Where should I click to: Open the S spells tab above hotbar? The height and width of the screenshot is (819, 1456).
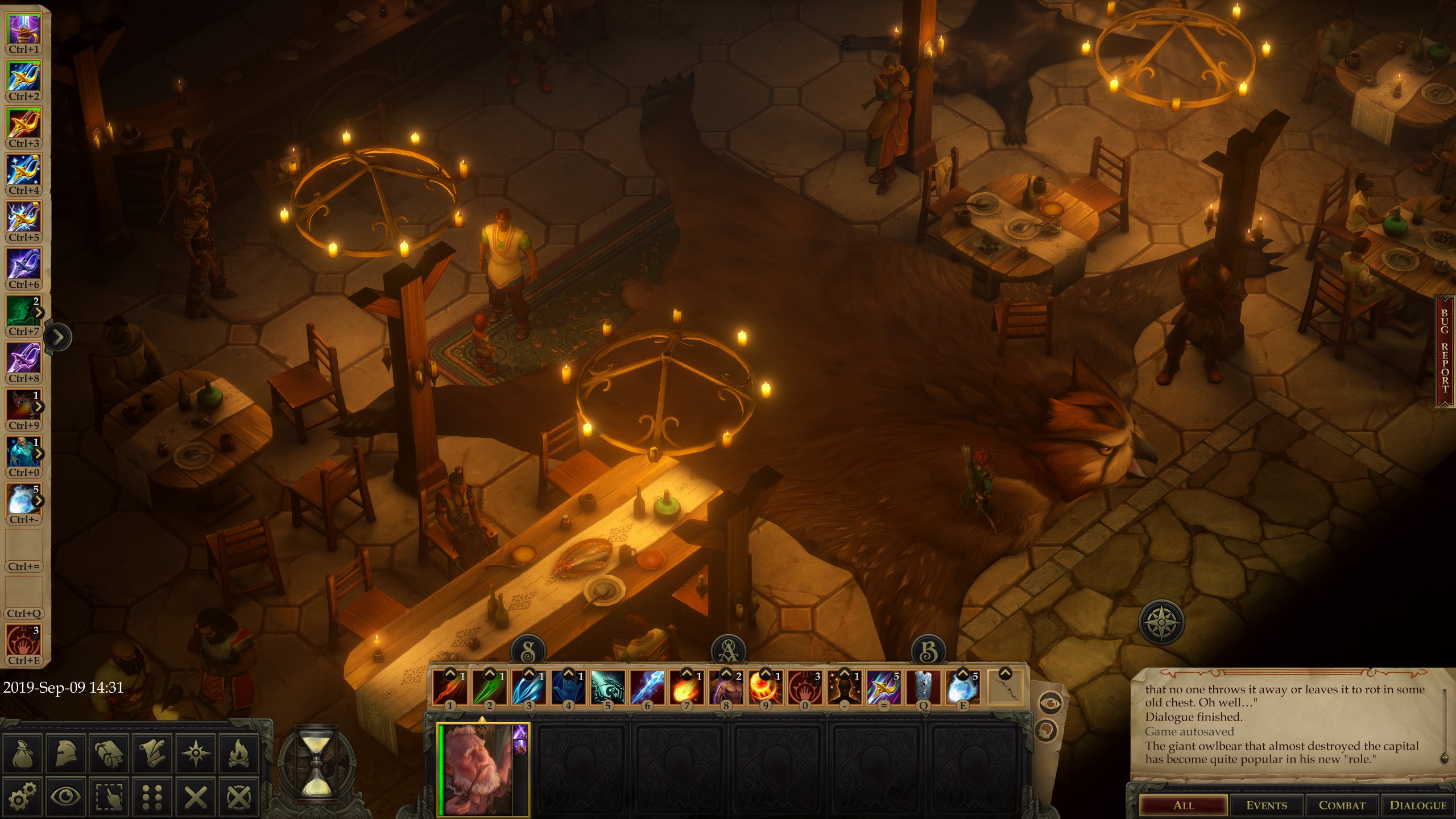click(x=528, y=651)
